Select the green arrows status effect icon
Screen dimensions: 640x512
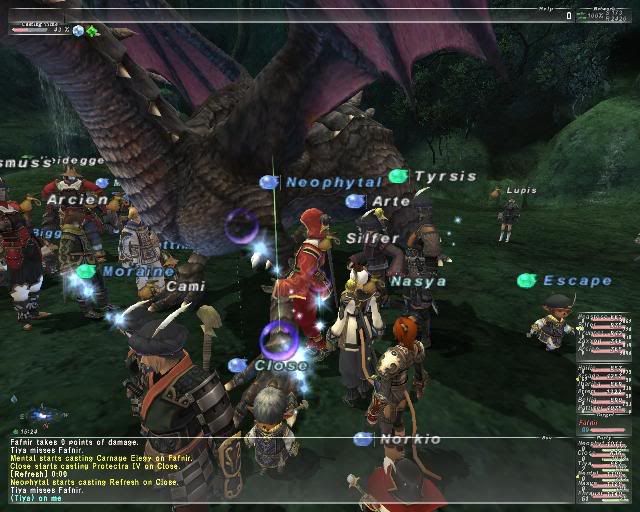click(92, 31)
